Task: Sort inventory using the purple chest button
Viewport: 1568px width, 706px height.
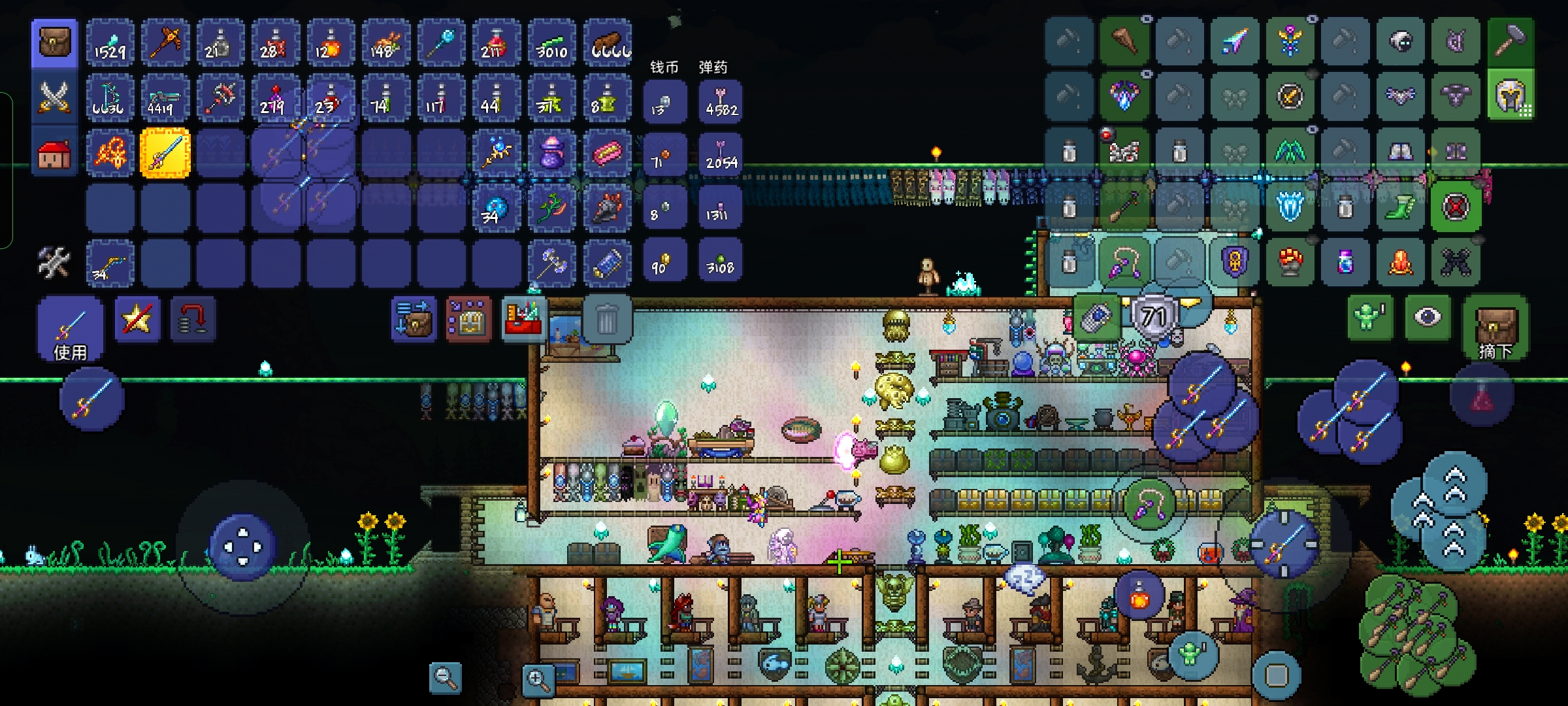Action: pyautogui.click(x=468, y=320)
